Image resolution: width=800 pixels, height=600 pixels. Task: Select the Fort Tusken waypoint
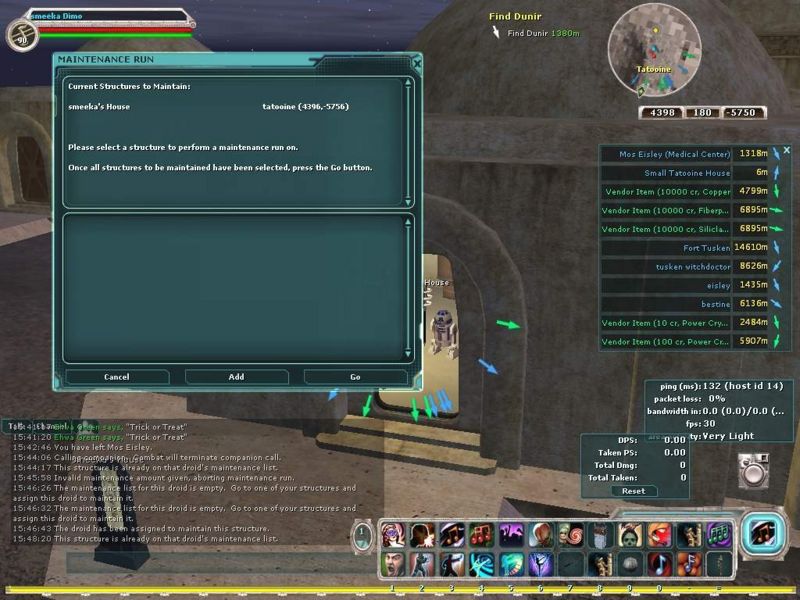[x=705, y=247]
